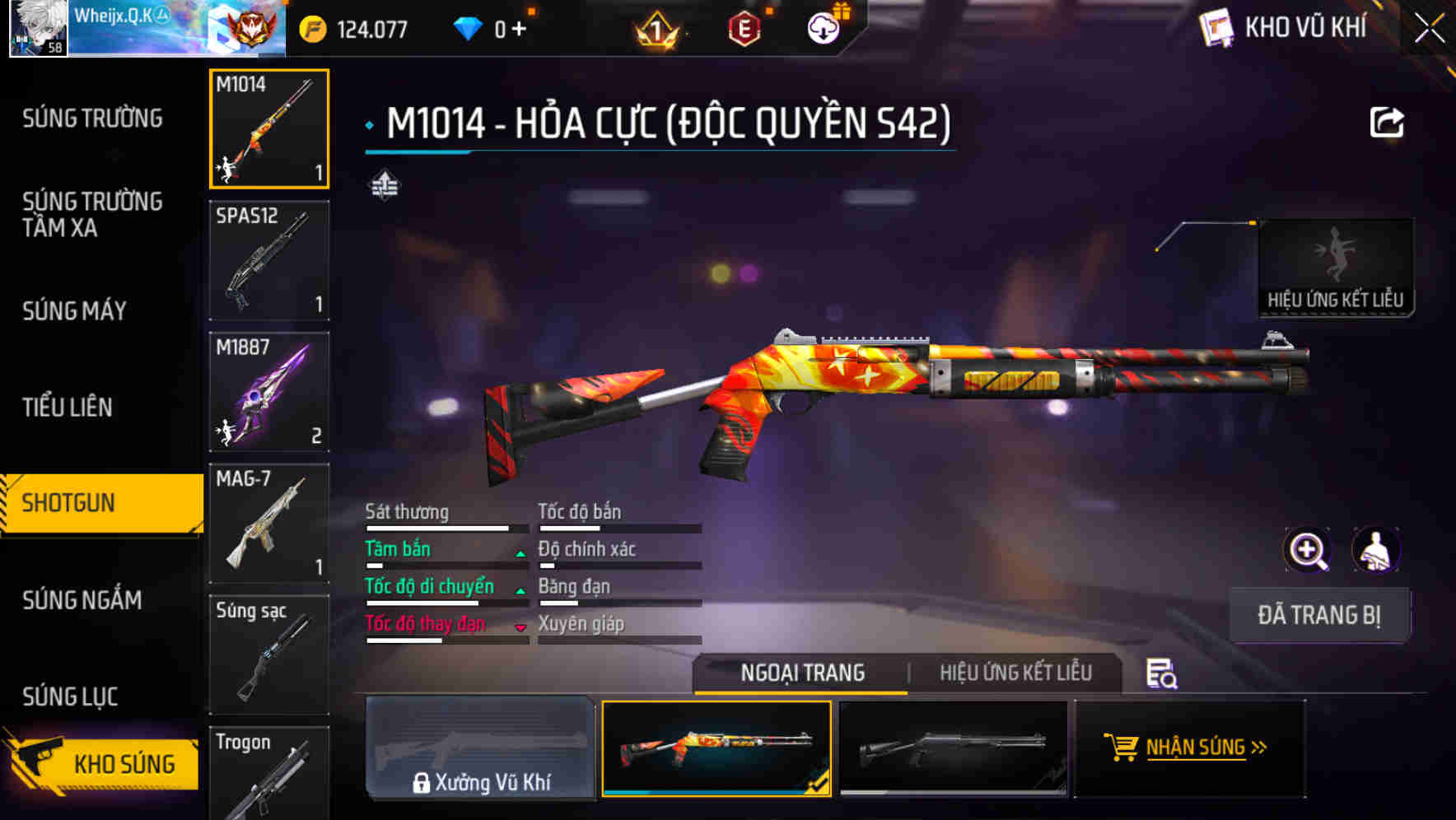
Task: Share the M1014 weapon via share icon
Action: click(x=1388, y=122)
